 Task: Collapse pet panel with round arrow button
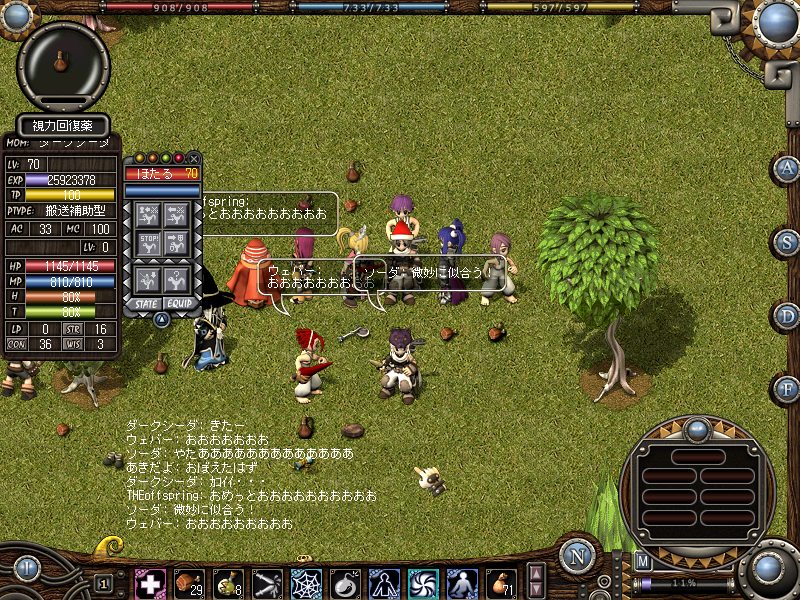[x=161, y=319]
